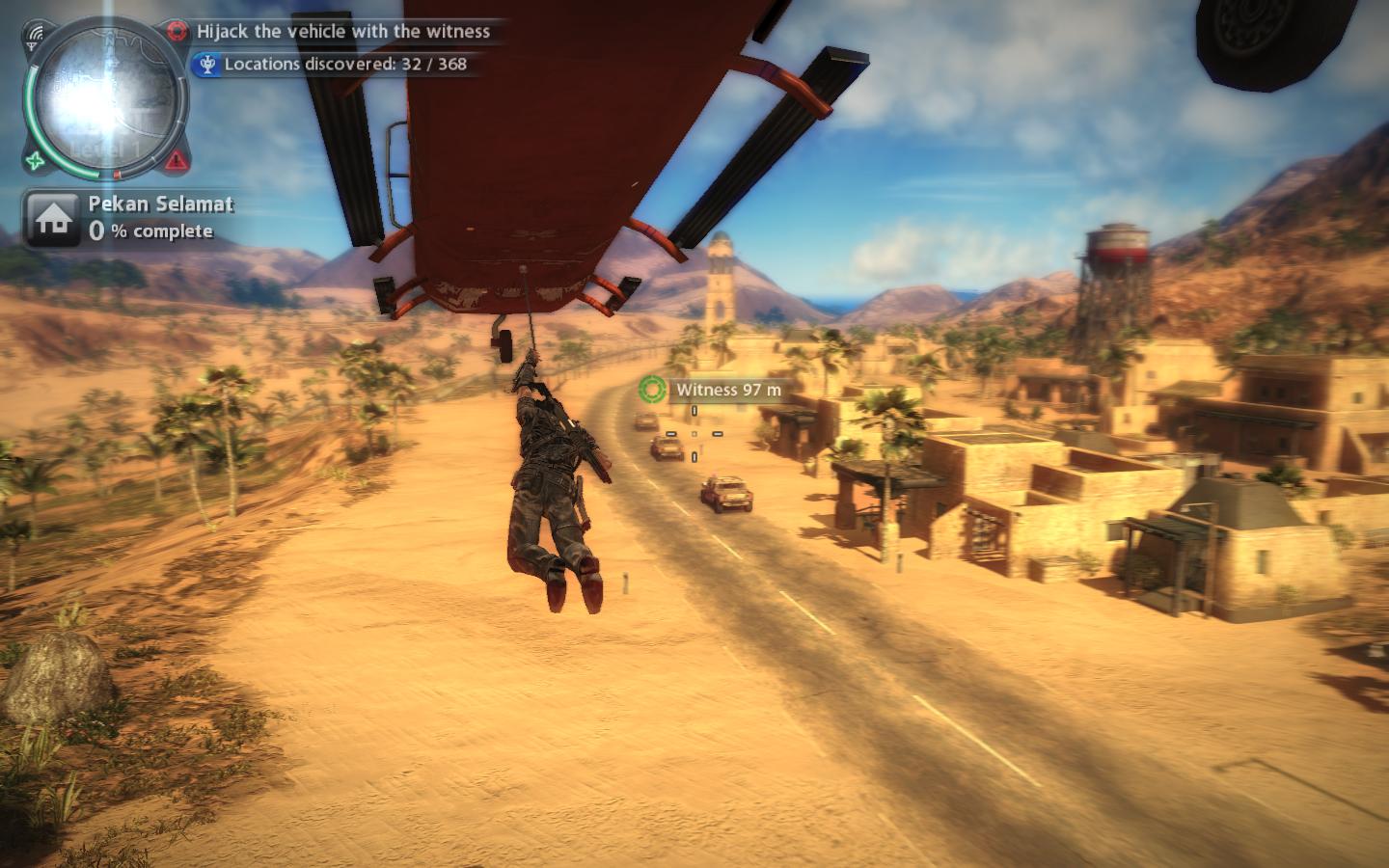Click the trophy icon beside Locations discovered

coord(205,65)
